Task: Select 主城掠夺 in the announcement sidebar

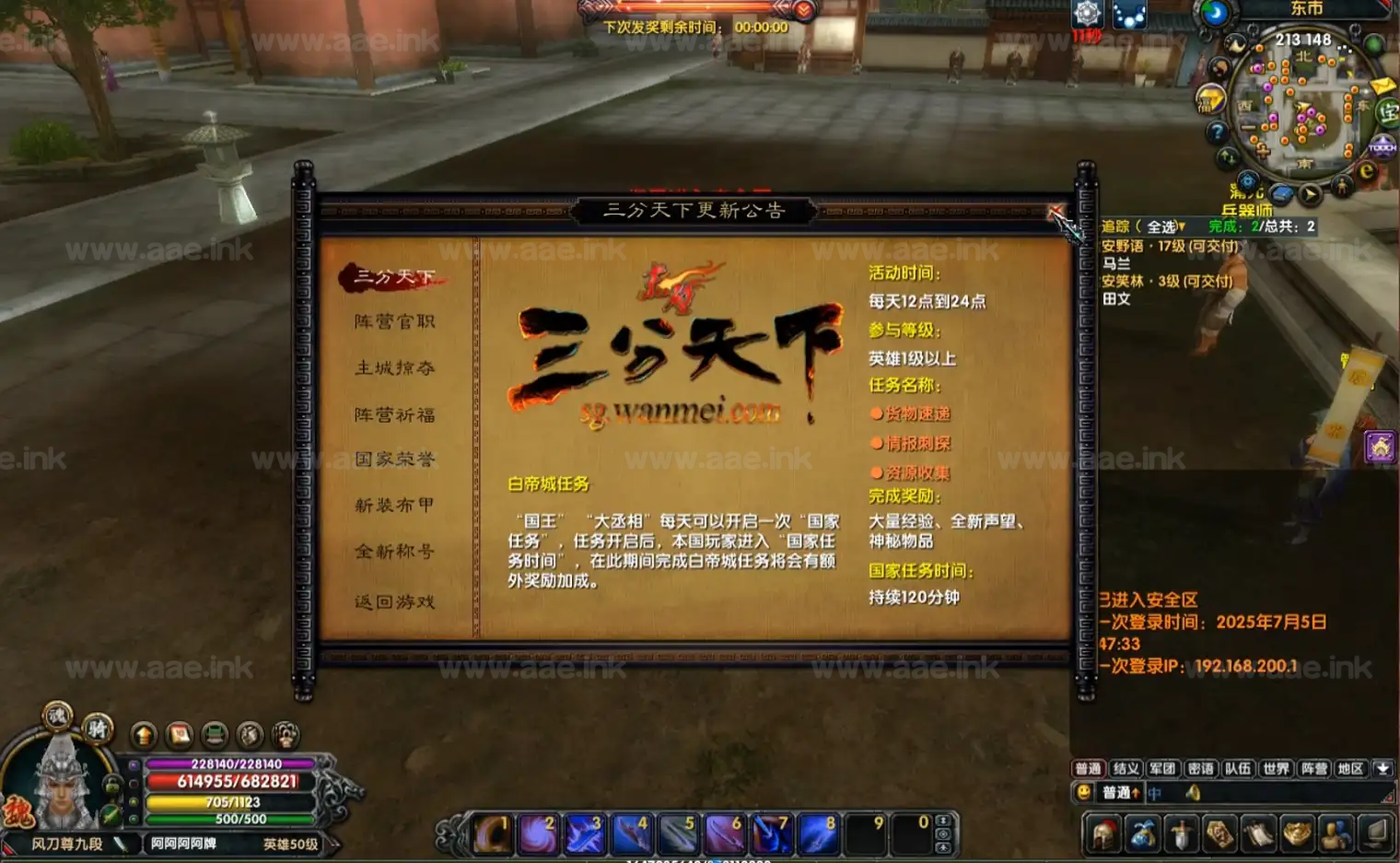Action: [x=396, y=367]
